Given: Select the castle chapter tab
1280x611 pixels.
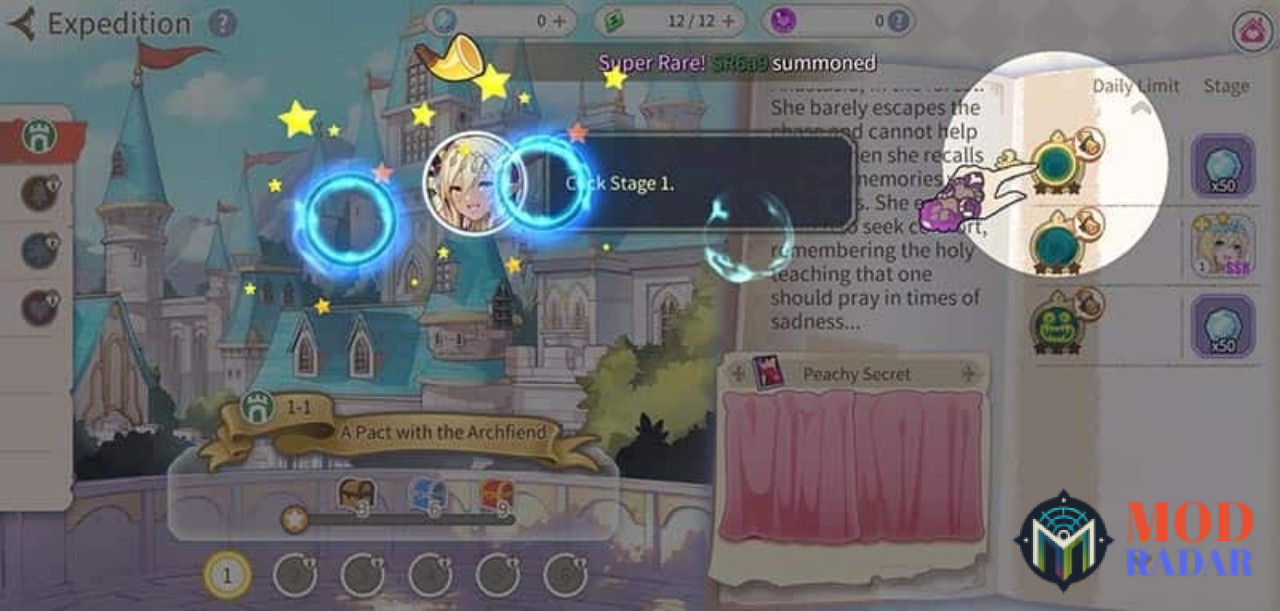Looking at the screenshot, I should [39, 137].
